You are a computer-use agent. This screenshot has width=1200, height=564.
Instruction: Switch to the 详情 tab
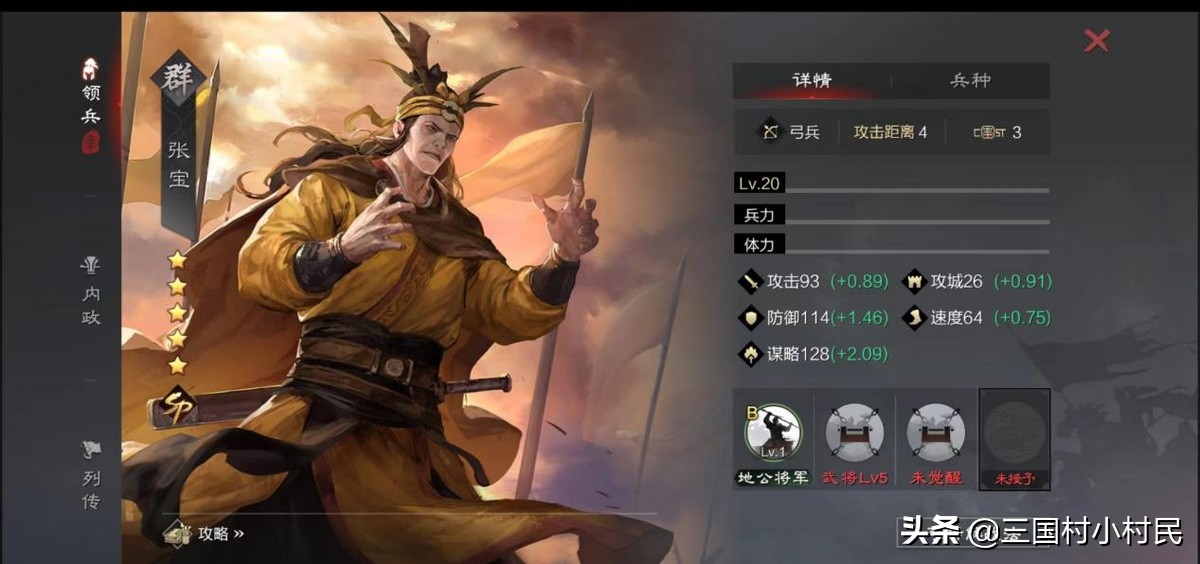coord(811,81)
